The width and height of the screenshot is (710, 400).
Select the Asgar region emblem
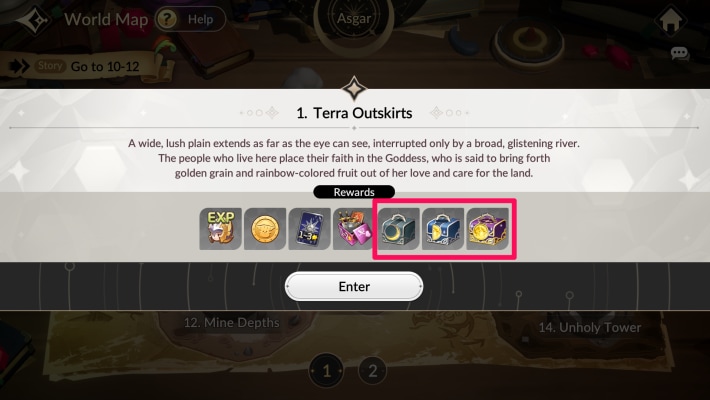[354, 19]
